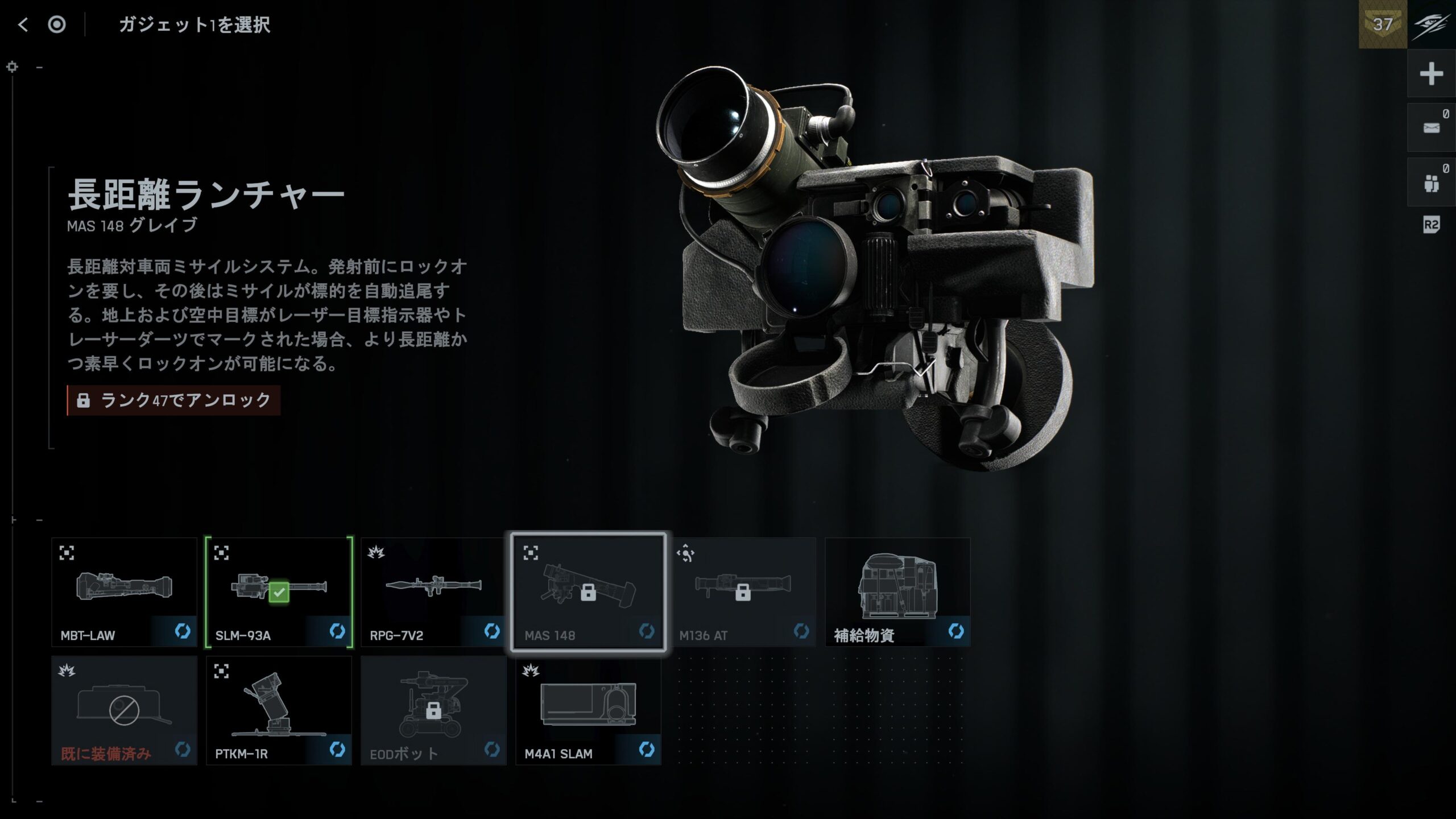This screenshot has height=819, width=1456.
Task: Go back using the arrow button
Action: [x=23, y=24]
